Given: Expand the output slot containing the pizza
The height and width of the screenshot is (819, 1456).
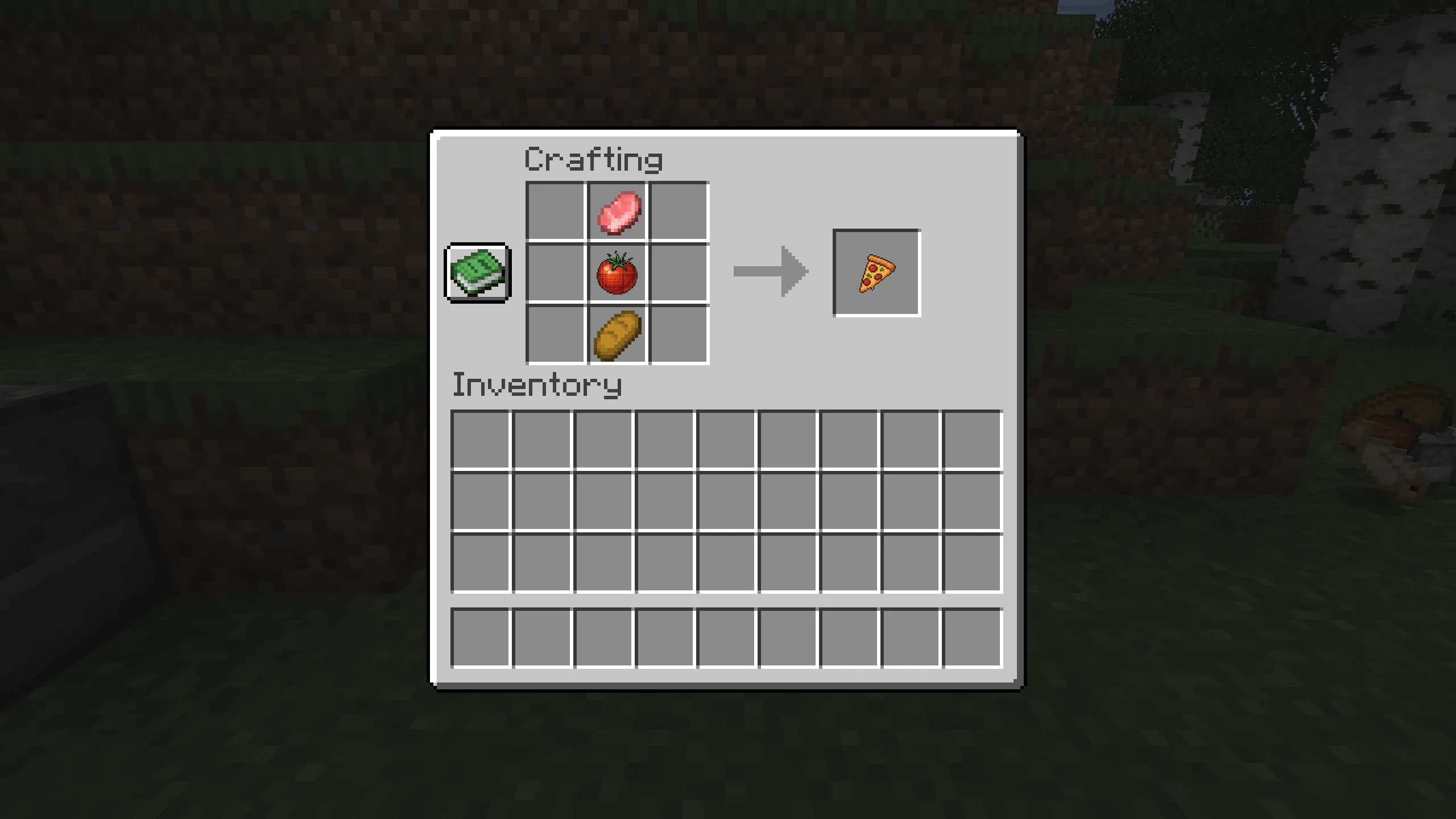Looking at the screenshot, I should (x=875, y=272).
